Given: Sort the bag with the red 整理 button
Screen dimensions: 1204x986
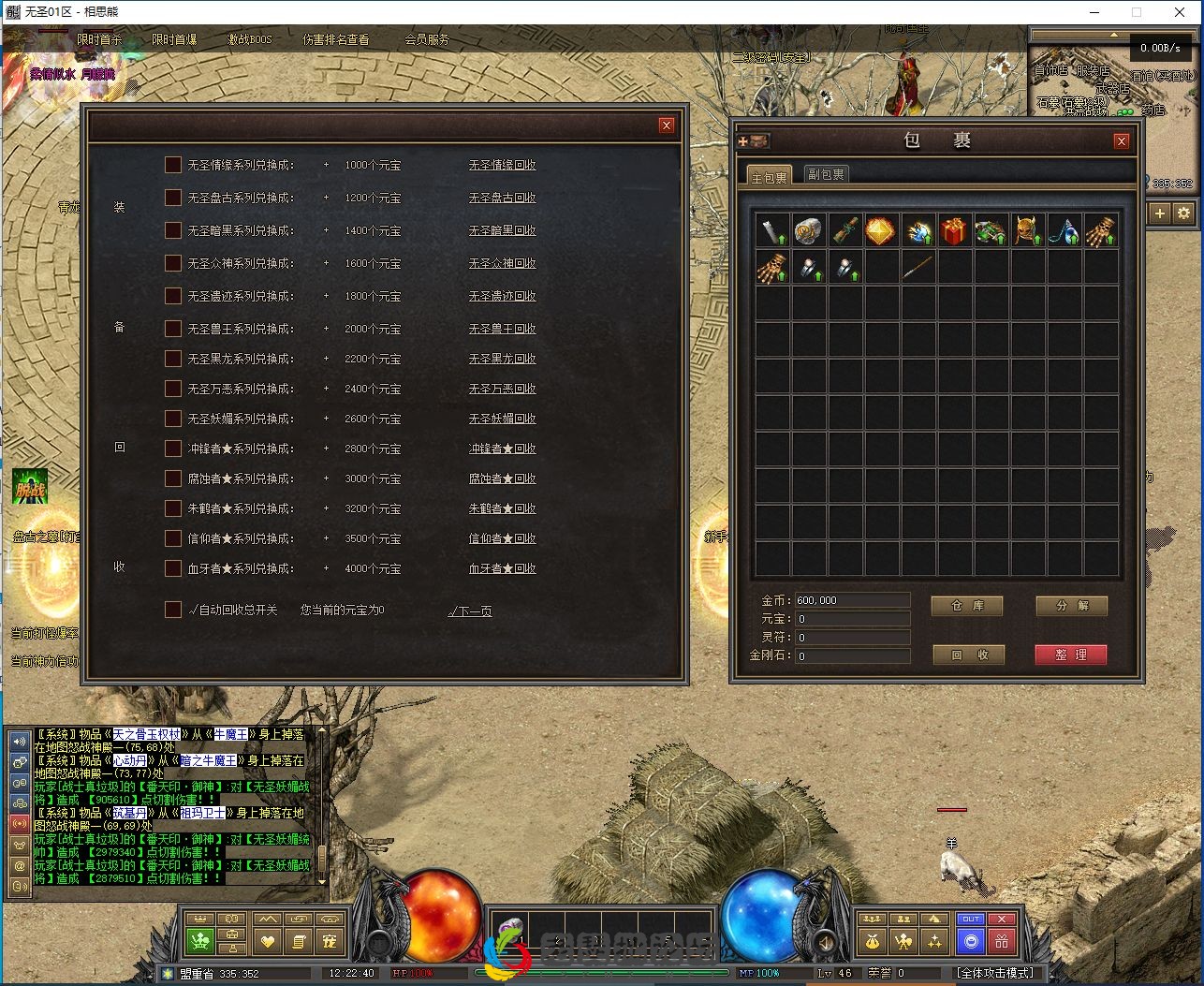Looking at the screenshot, I should (x=1070, y=655).
